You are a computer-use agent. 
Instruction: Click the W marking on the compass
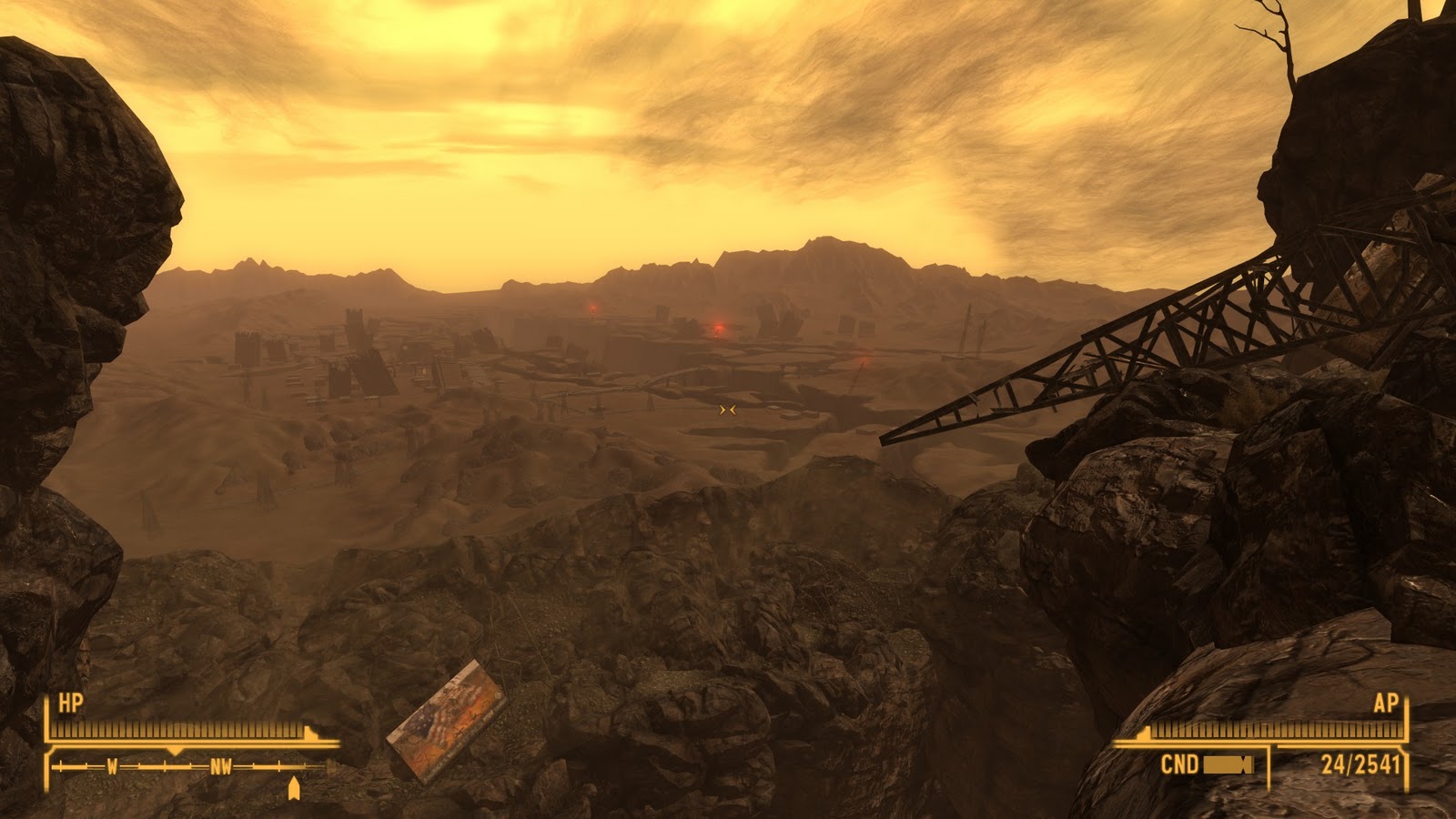pos(112,766)
